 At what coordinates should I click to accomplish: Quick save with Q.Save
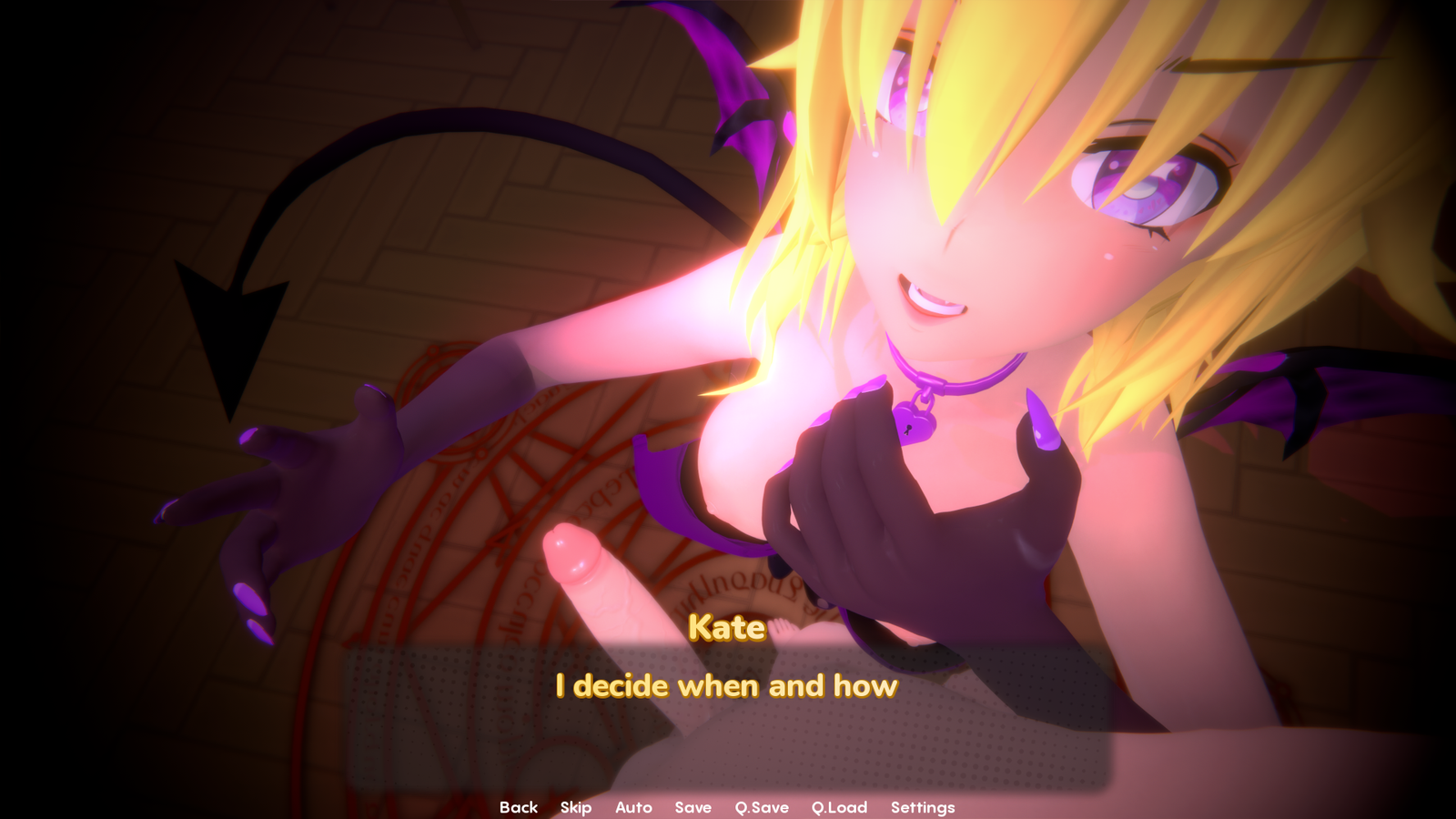762,807
